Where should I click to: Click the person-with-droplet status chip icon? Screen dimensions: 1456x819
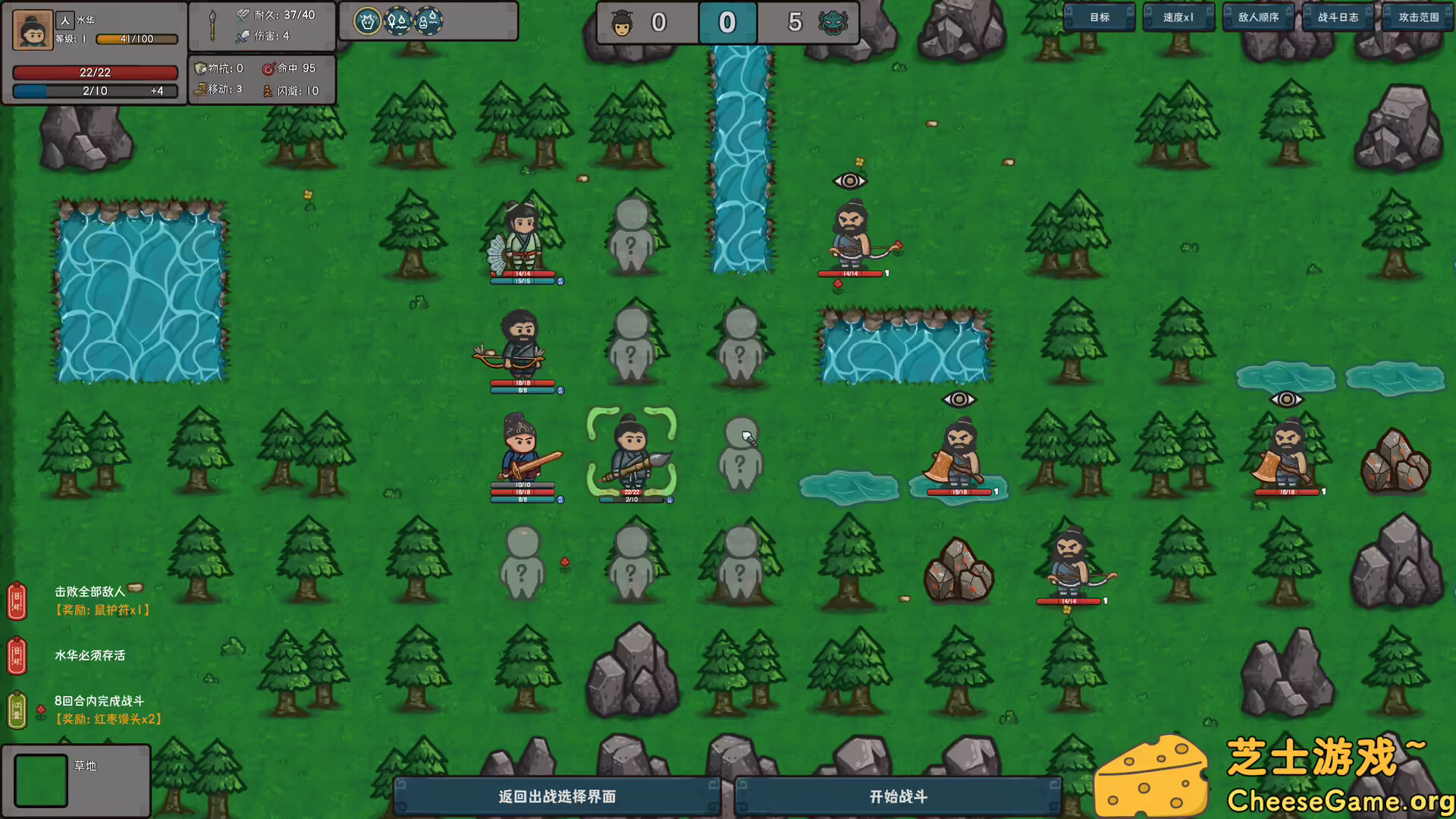[x=427, y=21]
